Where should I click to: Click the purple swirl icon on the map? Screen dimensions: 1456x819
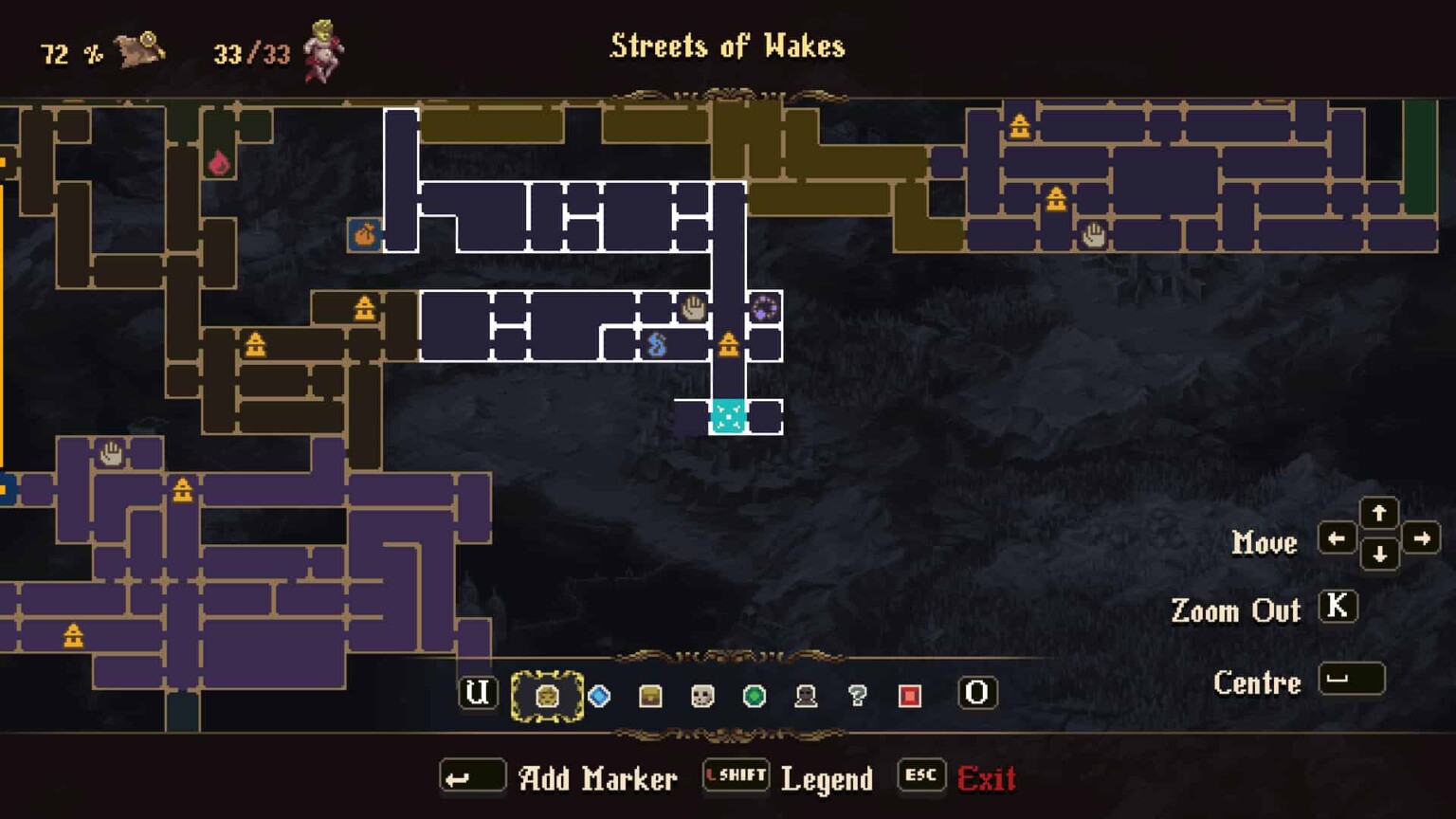point(764,308)
